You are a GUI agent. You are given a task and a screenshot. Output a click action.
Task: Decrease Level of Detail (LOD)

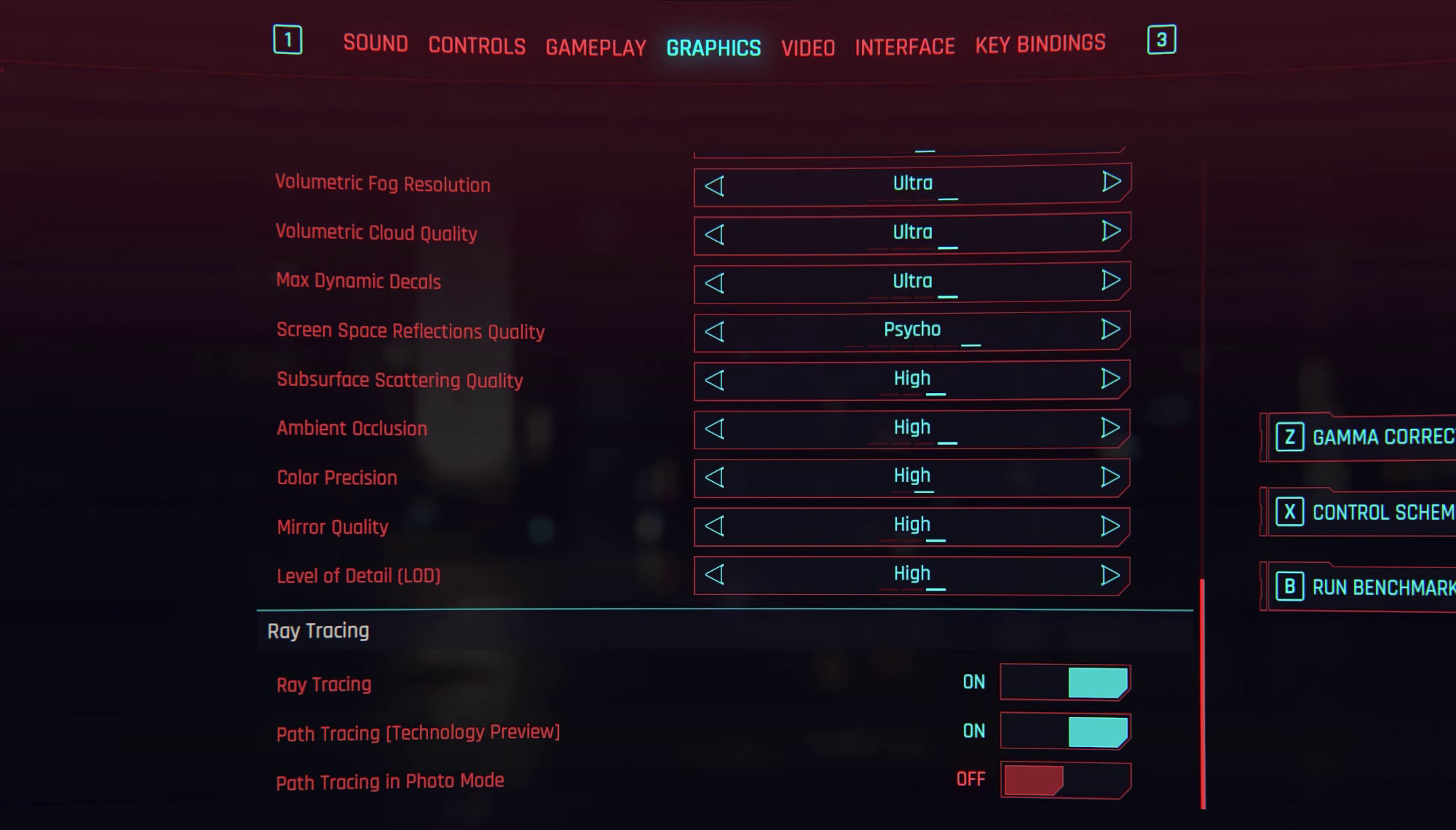click(714, 574)
